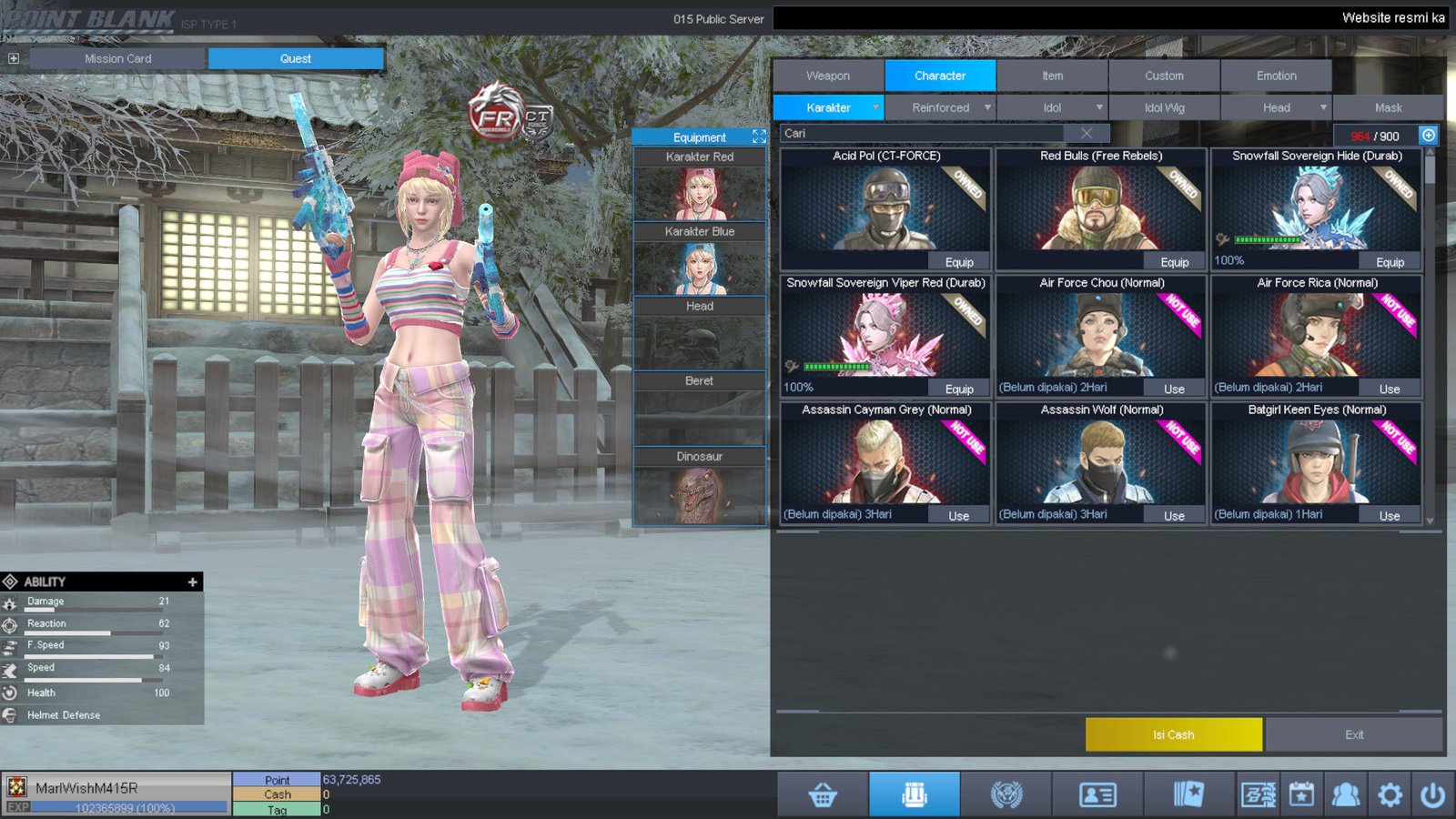
Task: Open the shop basket icon
Action: pos(823,795)
